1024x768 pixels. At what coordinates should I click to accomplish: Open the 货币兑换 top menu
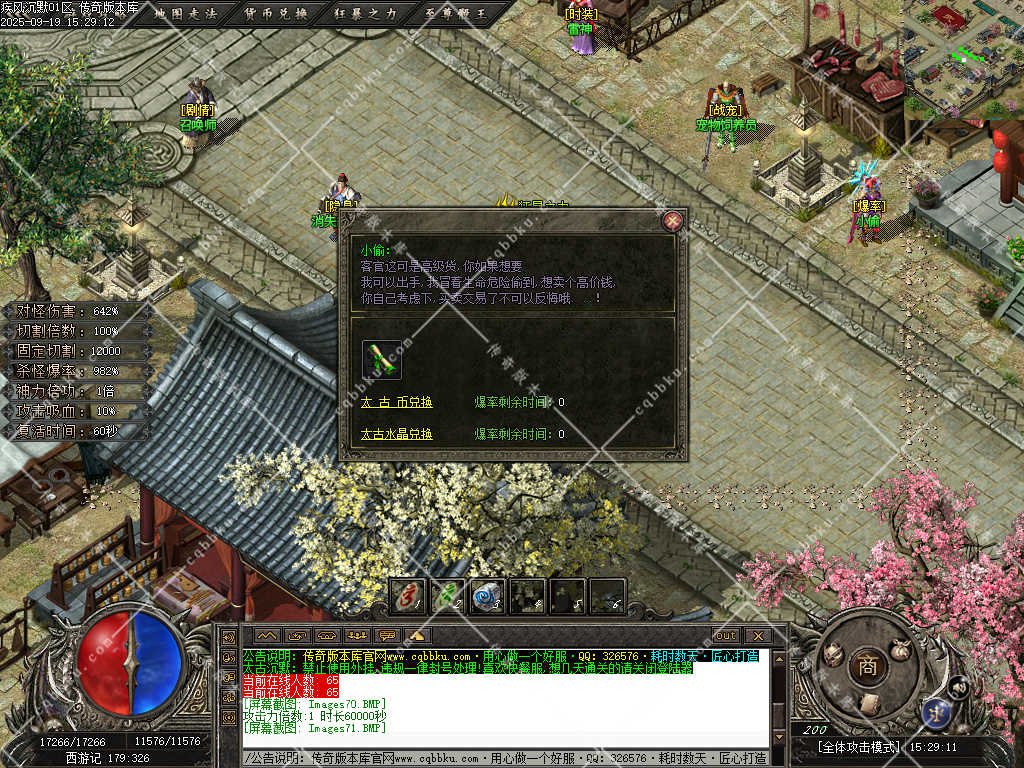click(275, 13)
